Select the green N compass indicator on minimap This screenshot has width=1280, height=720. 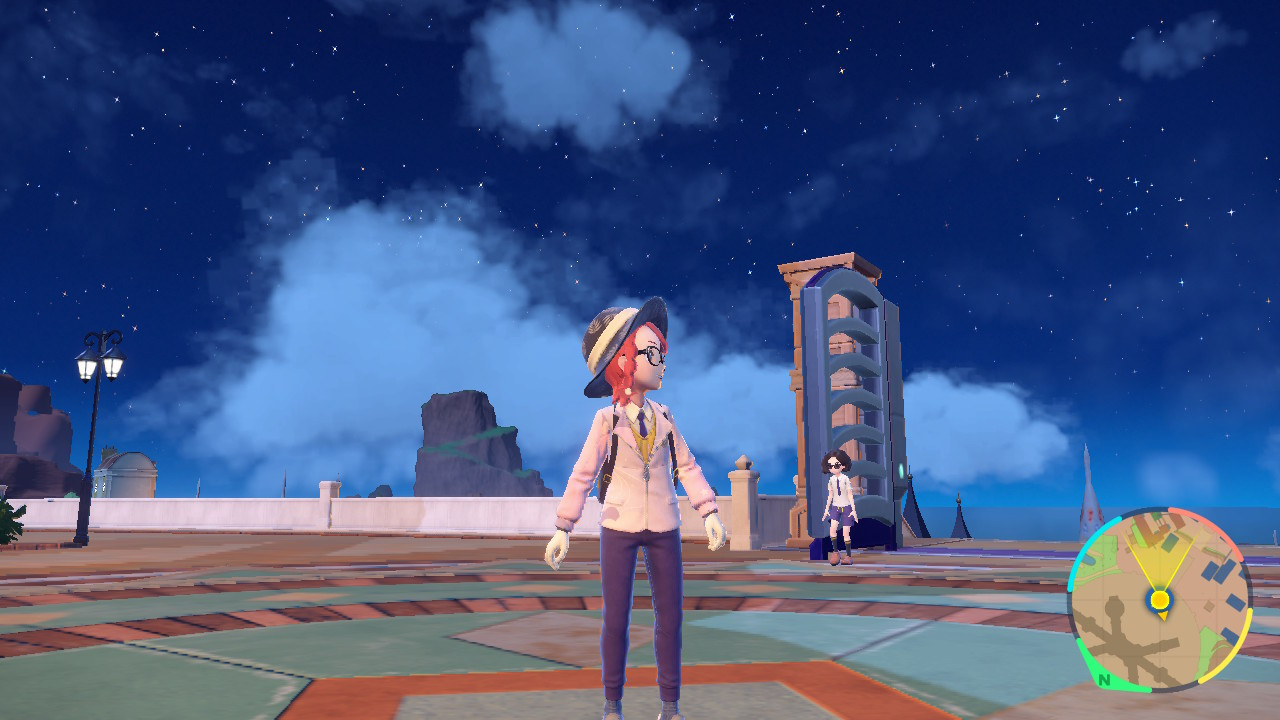point(1106,680)
